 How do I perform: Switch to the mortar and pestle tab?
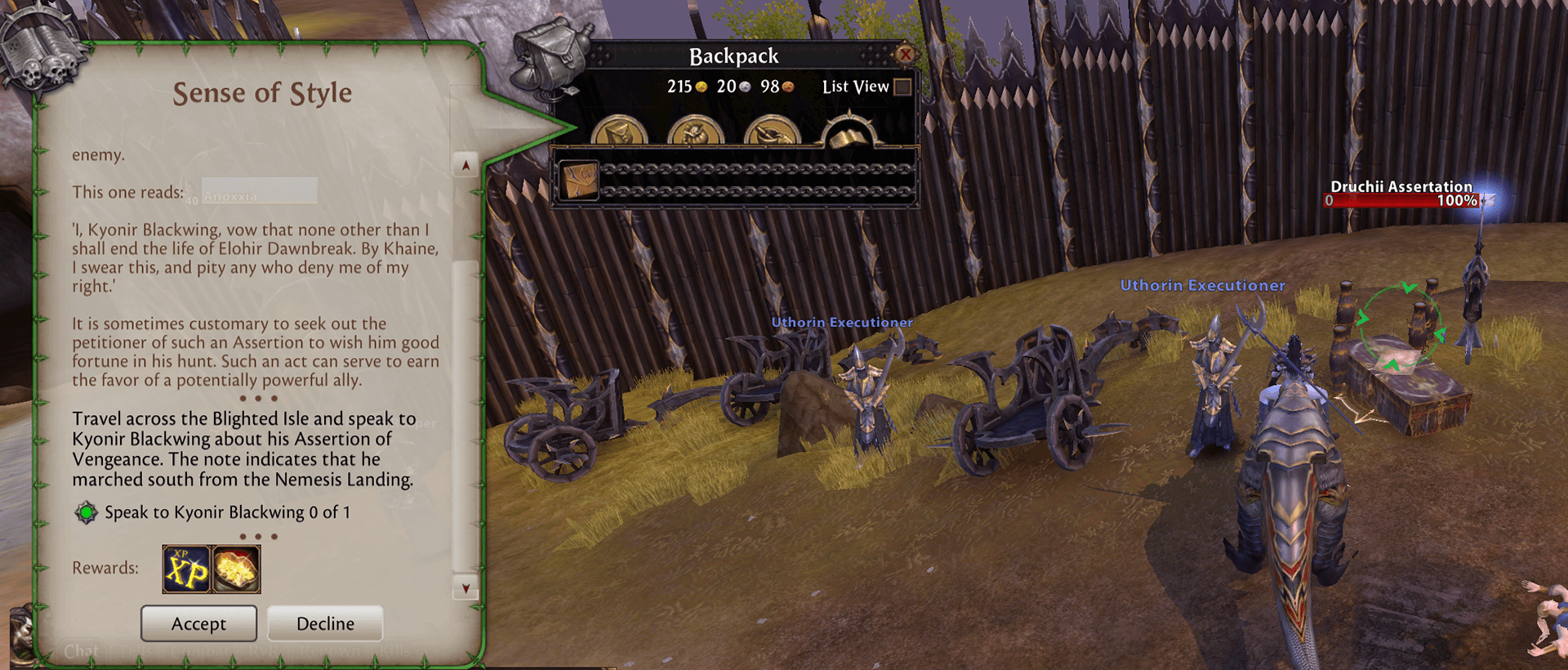pyautogui.click(x=772, y=132)
